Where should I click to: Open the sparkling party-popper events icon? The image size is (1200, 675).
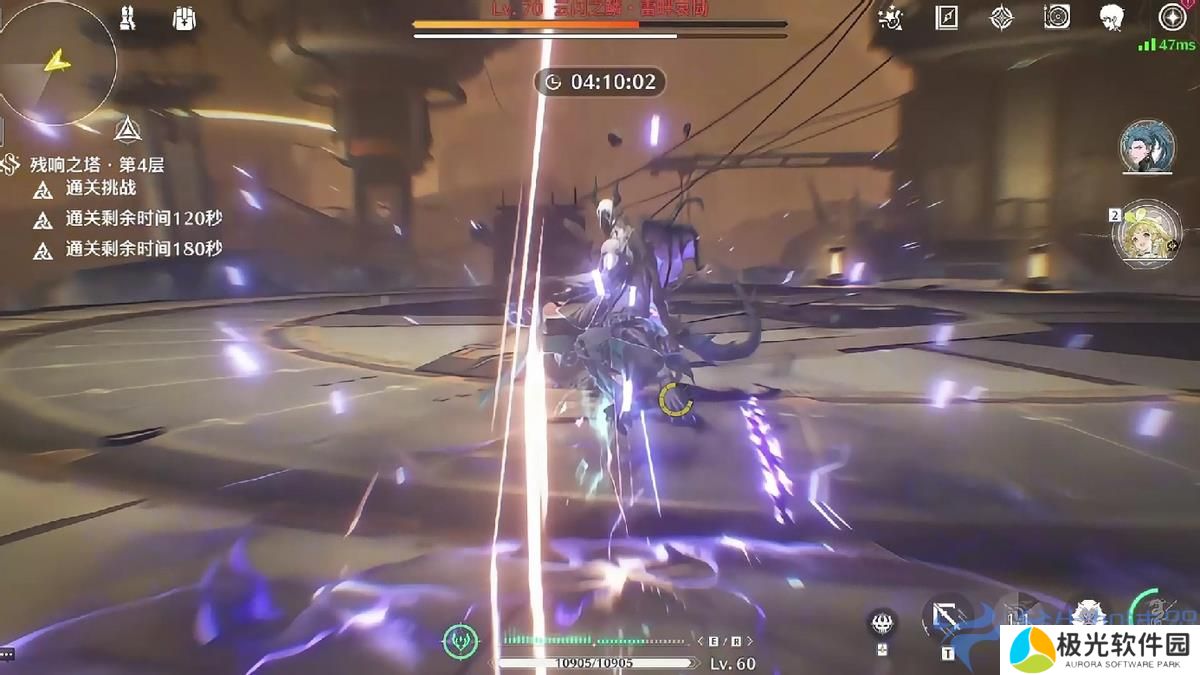(890, 17)
